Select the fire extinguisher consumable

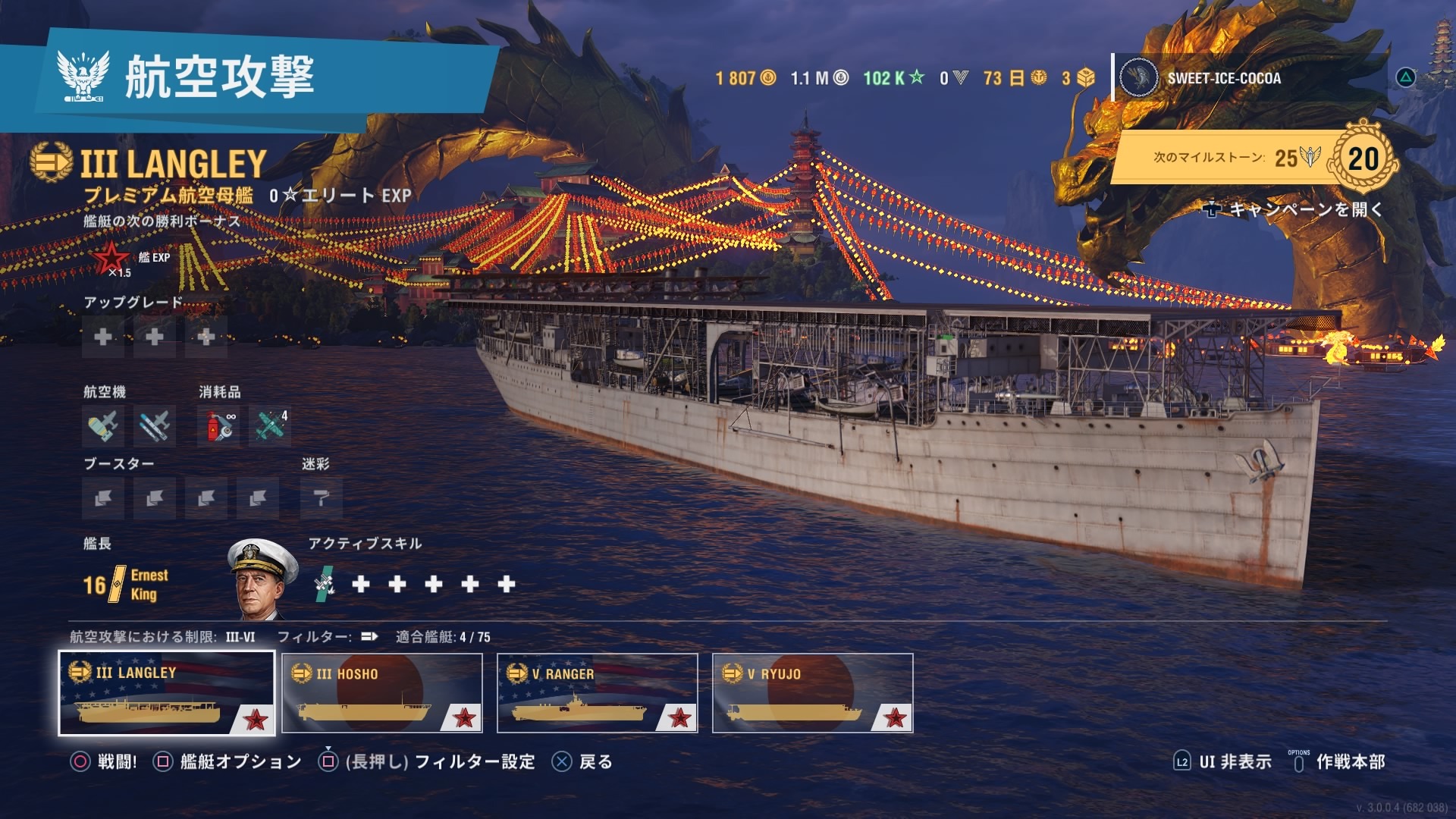pyautogui.click(x=218, y=426)
